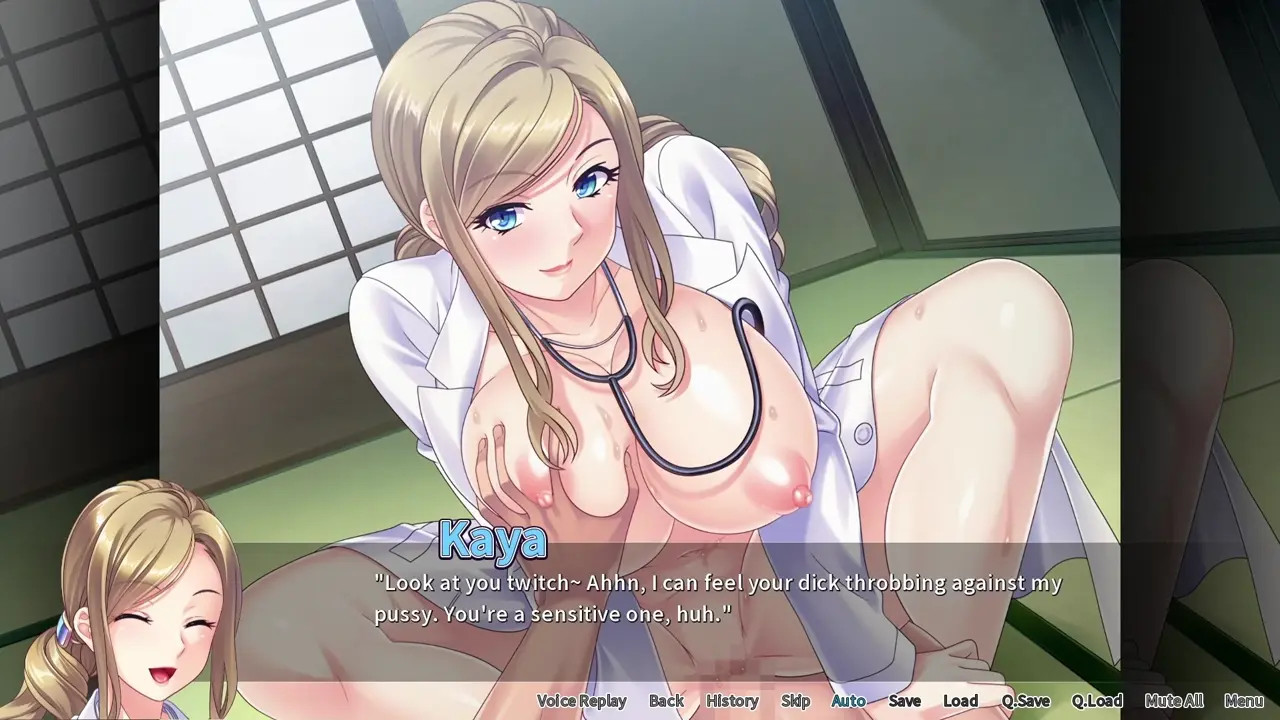1280x720 pixels.
Task: Toggle Mute All audio
Action: [x=1174, y=701]
